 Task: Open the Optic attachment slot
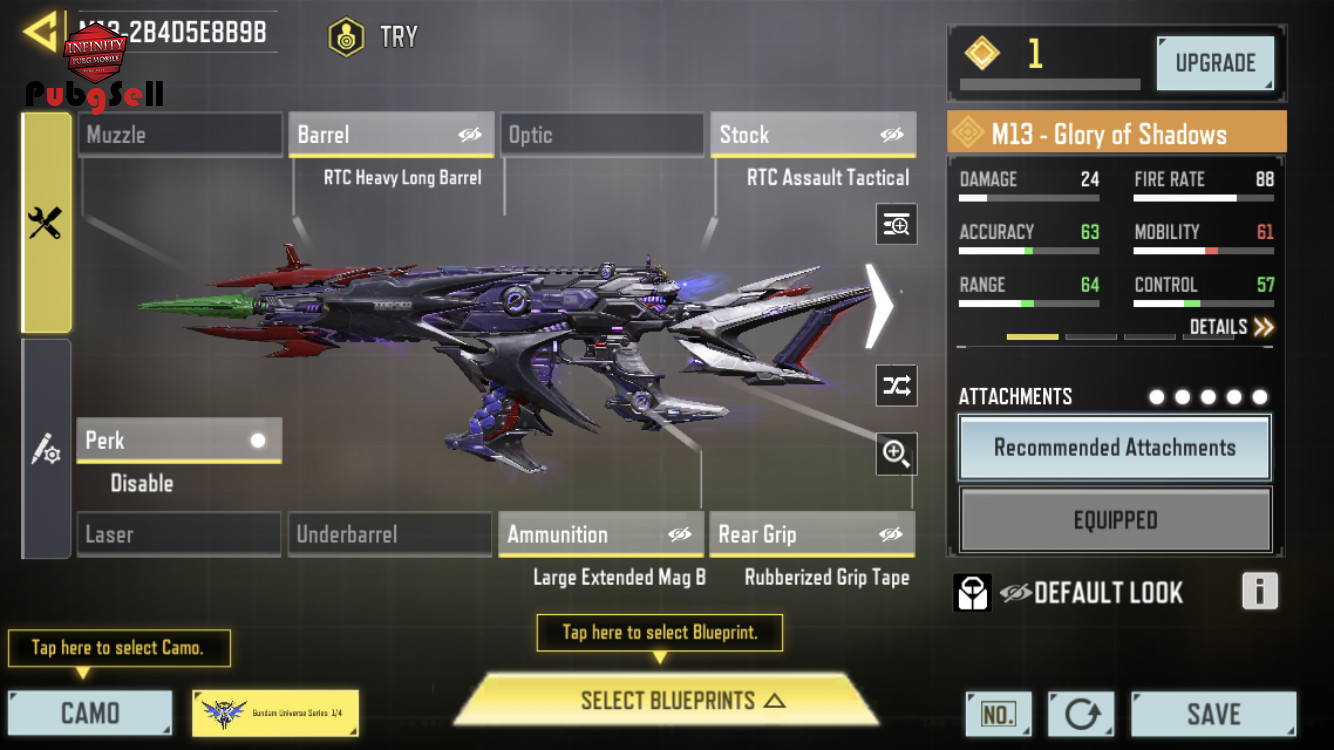coord(602,135)
